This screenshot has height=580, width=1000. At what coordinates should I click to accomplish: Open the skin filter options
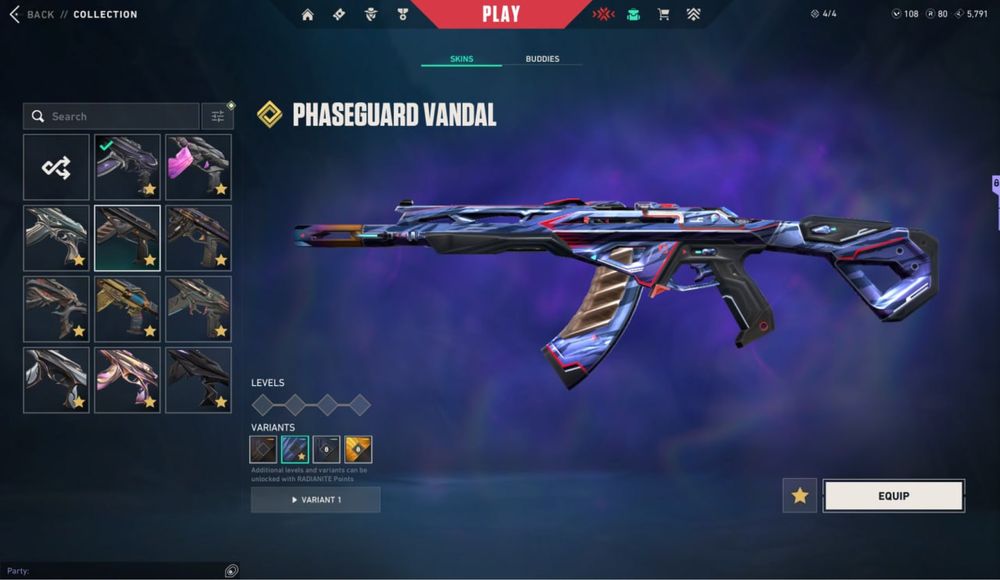point(217,116)
